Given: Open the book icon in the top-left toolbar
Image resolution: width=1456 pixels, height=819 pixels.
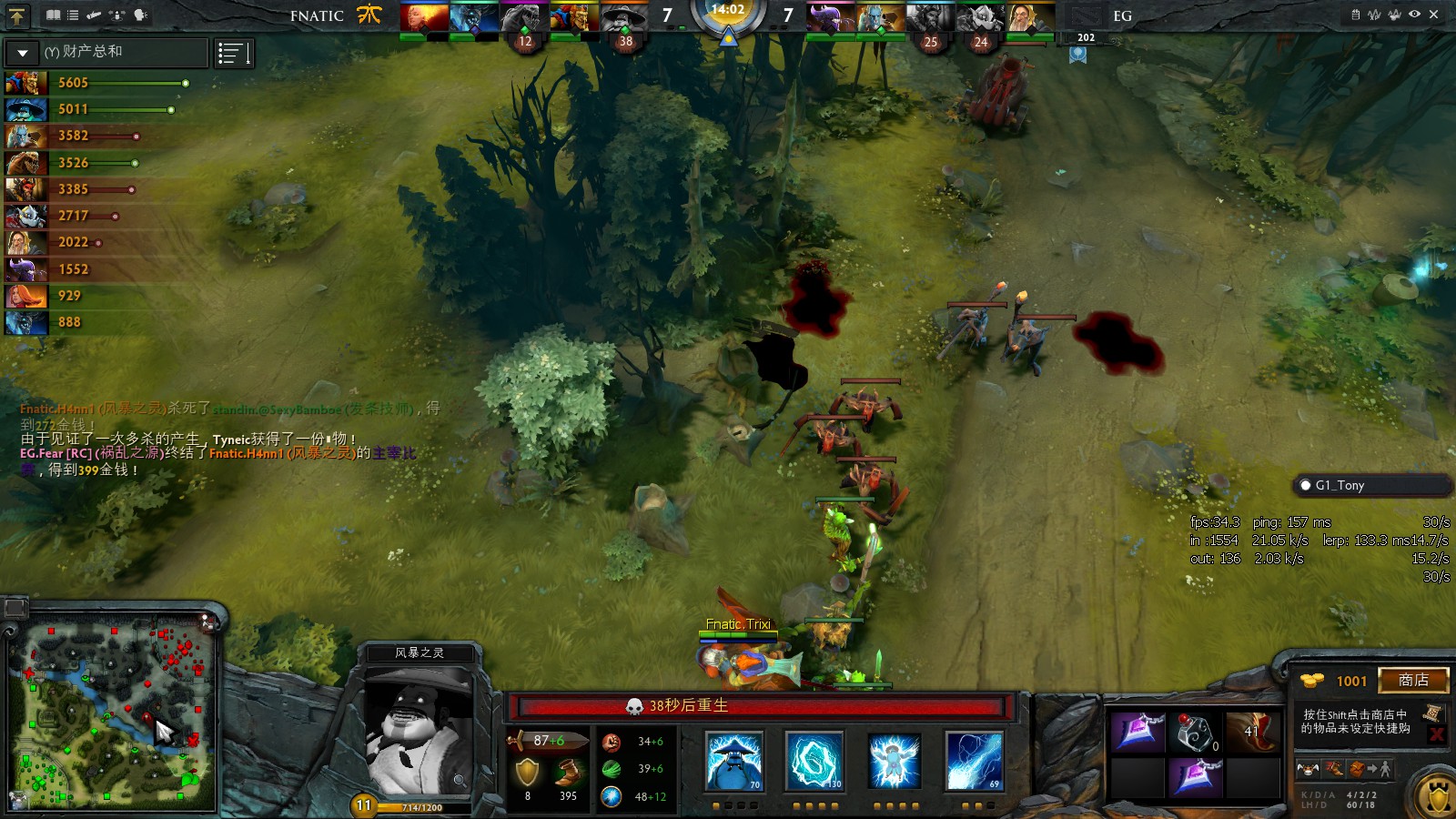Looking at the screenshot, I should click(x=54, y=15).
